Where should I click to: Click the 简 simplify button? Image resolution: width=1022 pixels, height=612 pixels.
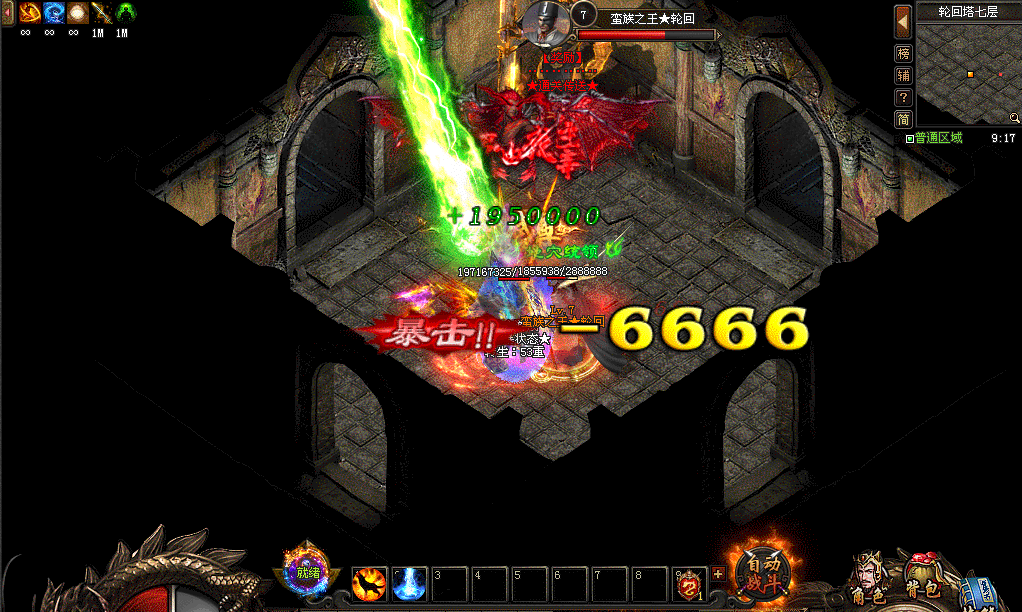click(x=903, y=119)
